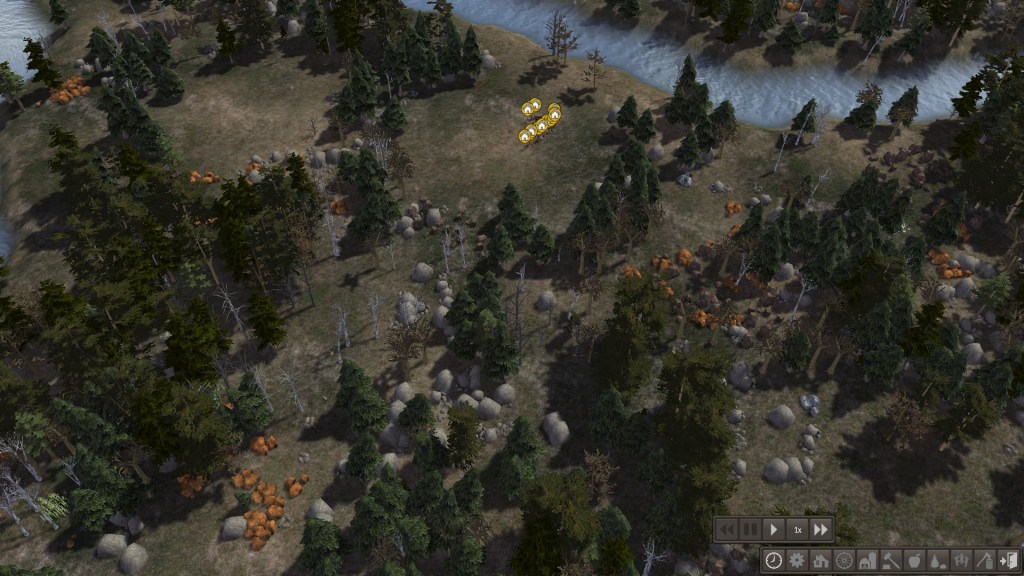Select the wagon wheel roads menu

coord(844,560)
